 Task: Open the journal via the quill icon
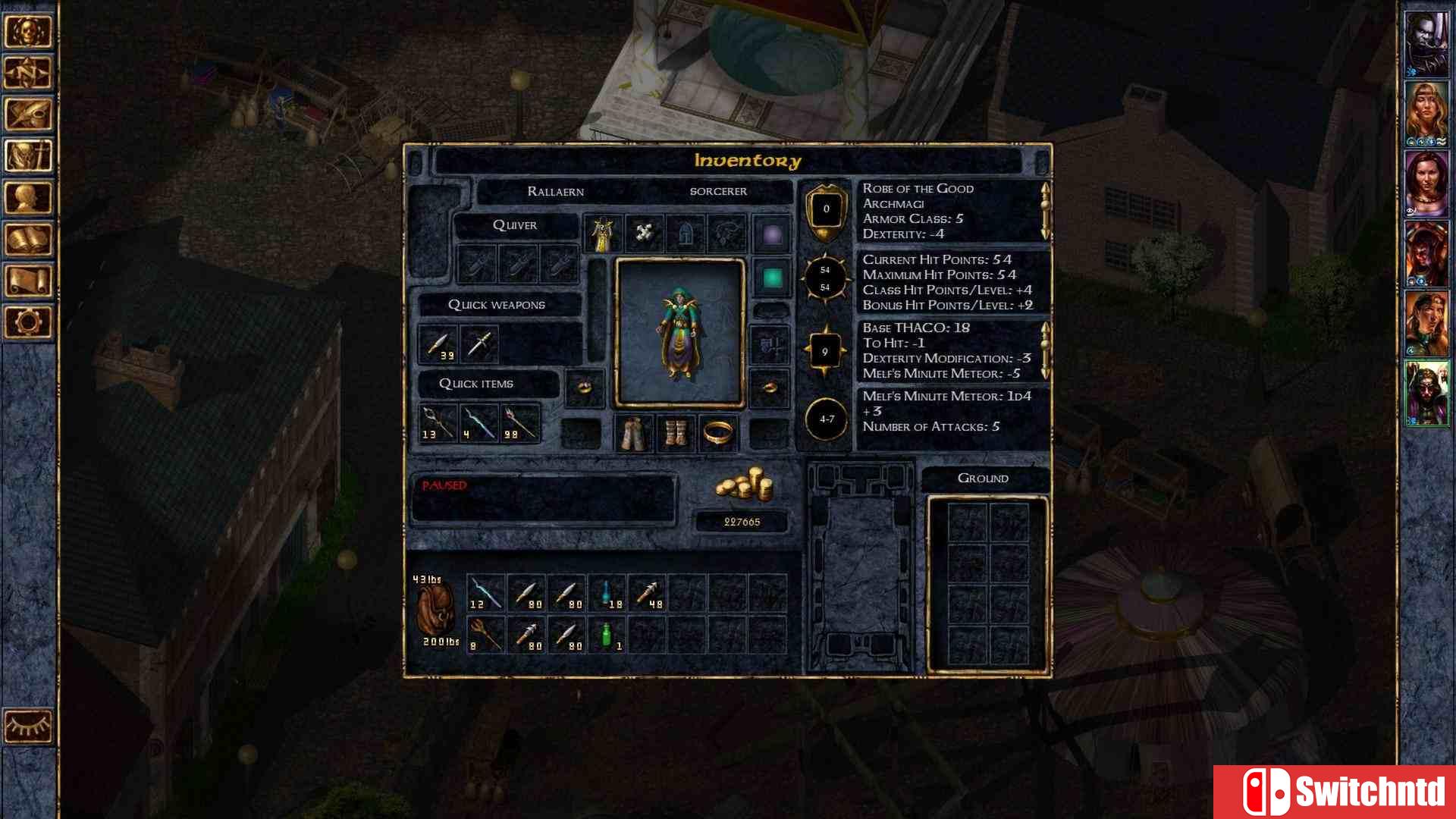point(29,115)
